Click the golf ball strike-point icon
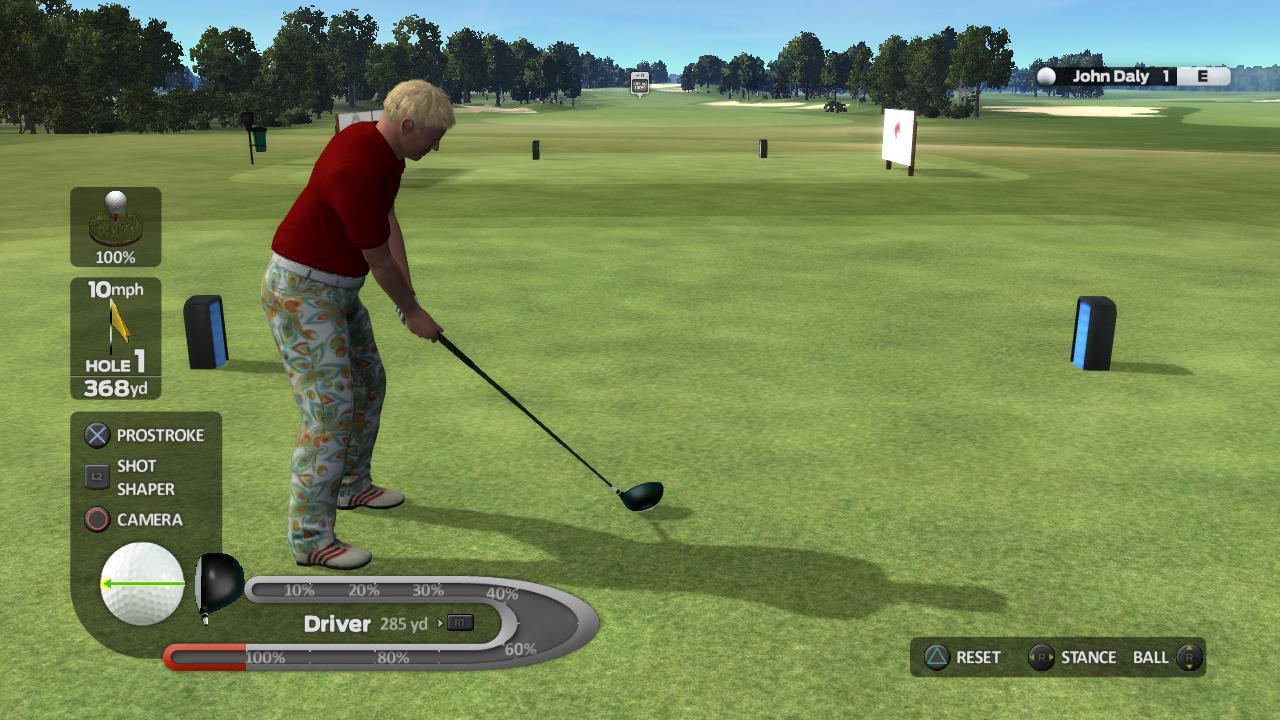Viewport: 1280px width, 720px height. click(140, 581)
